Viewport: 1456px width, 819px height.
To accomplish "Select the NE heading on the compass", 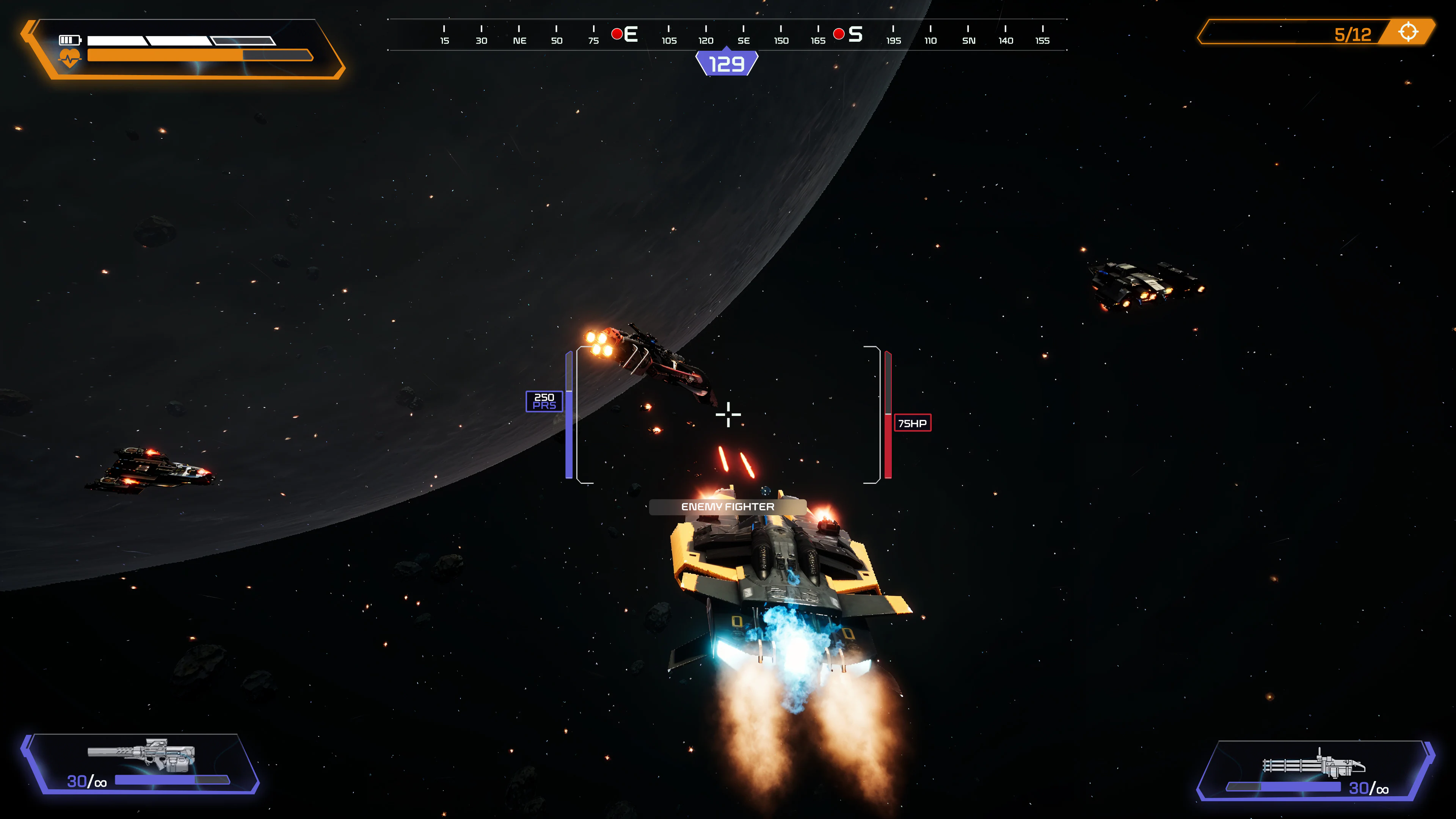I will pyautogui.click(x=519, y=40).
